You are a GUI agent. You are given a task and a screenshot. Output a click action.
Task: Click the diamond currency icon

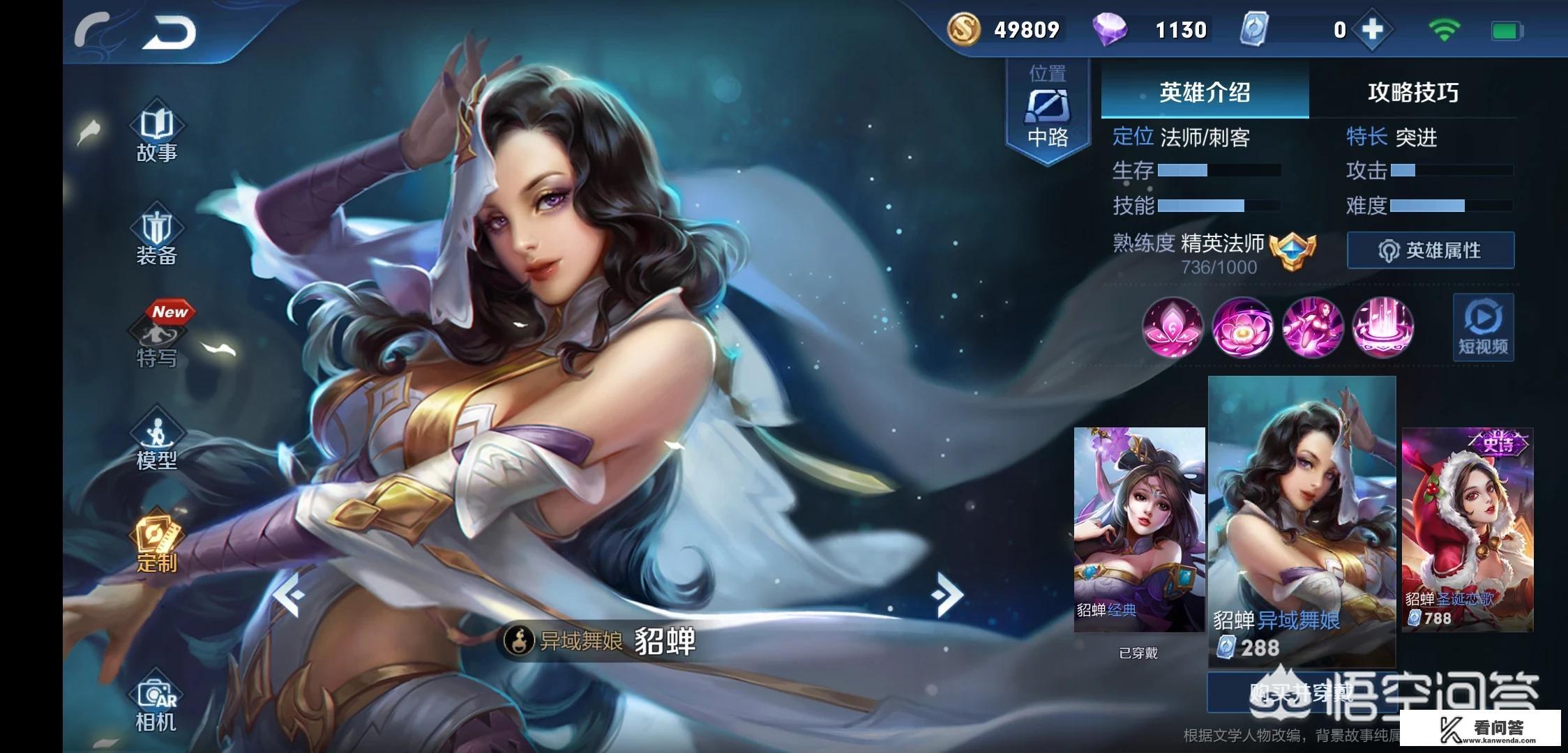pos(1112,30)
